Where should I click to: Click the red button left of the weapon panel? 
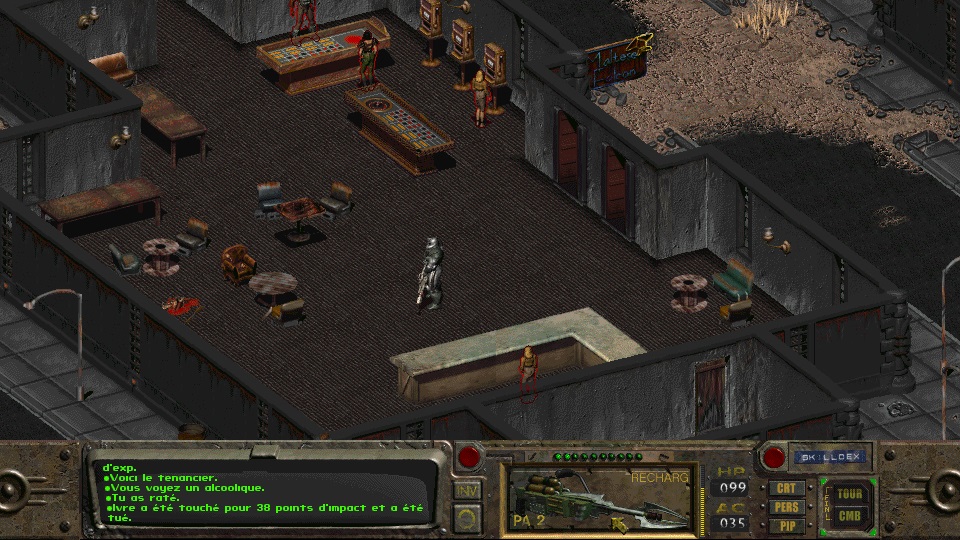[x=469, y=459]
